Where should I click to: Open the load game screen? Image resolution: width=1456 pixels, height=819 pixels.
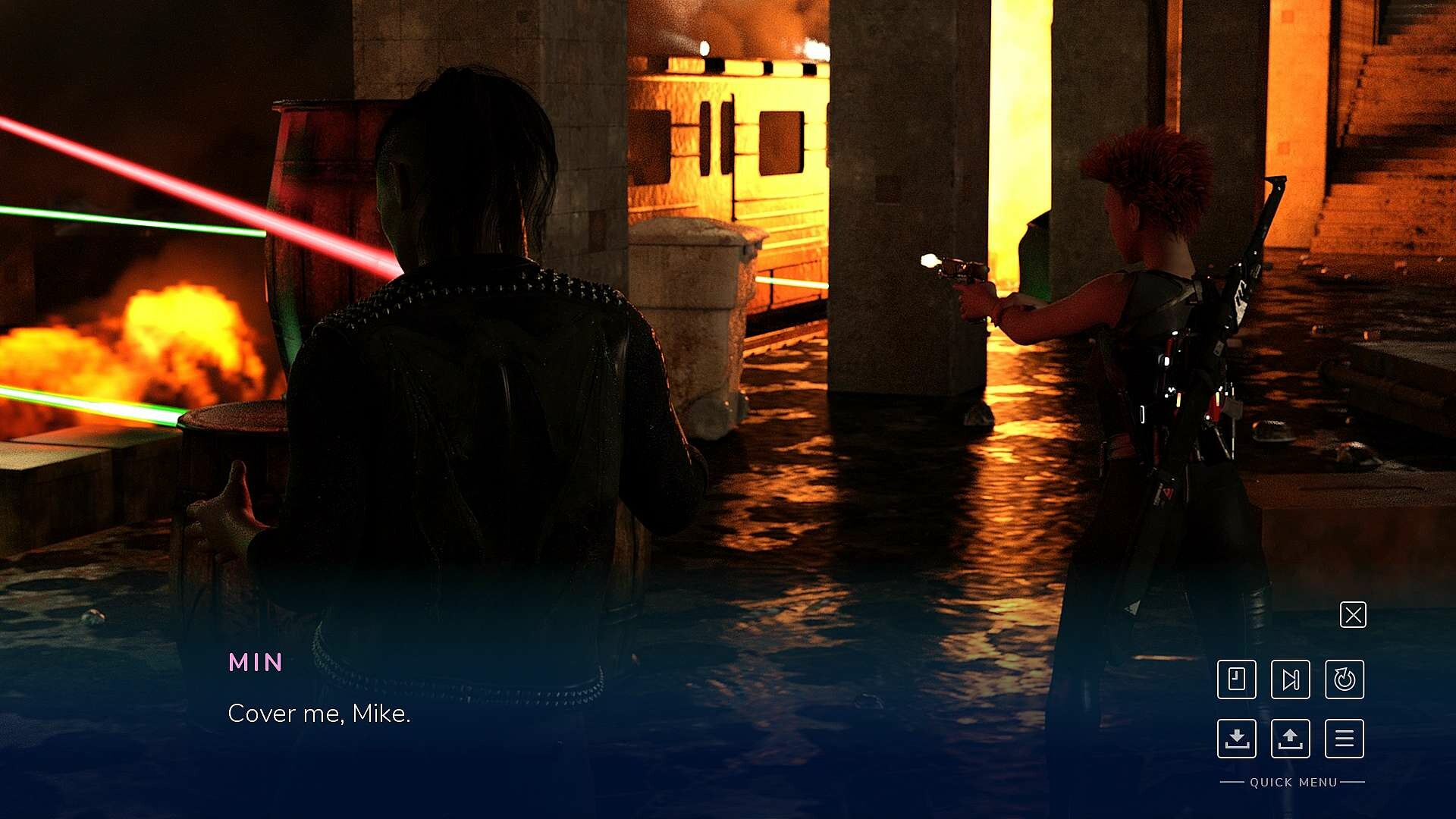[1292, 739]
